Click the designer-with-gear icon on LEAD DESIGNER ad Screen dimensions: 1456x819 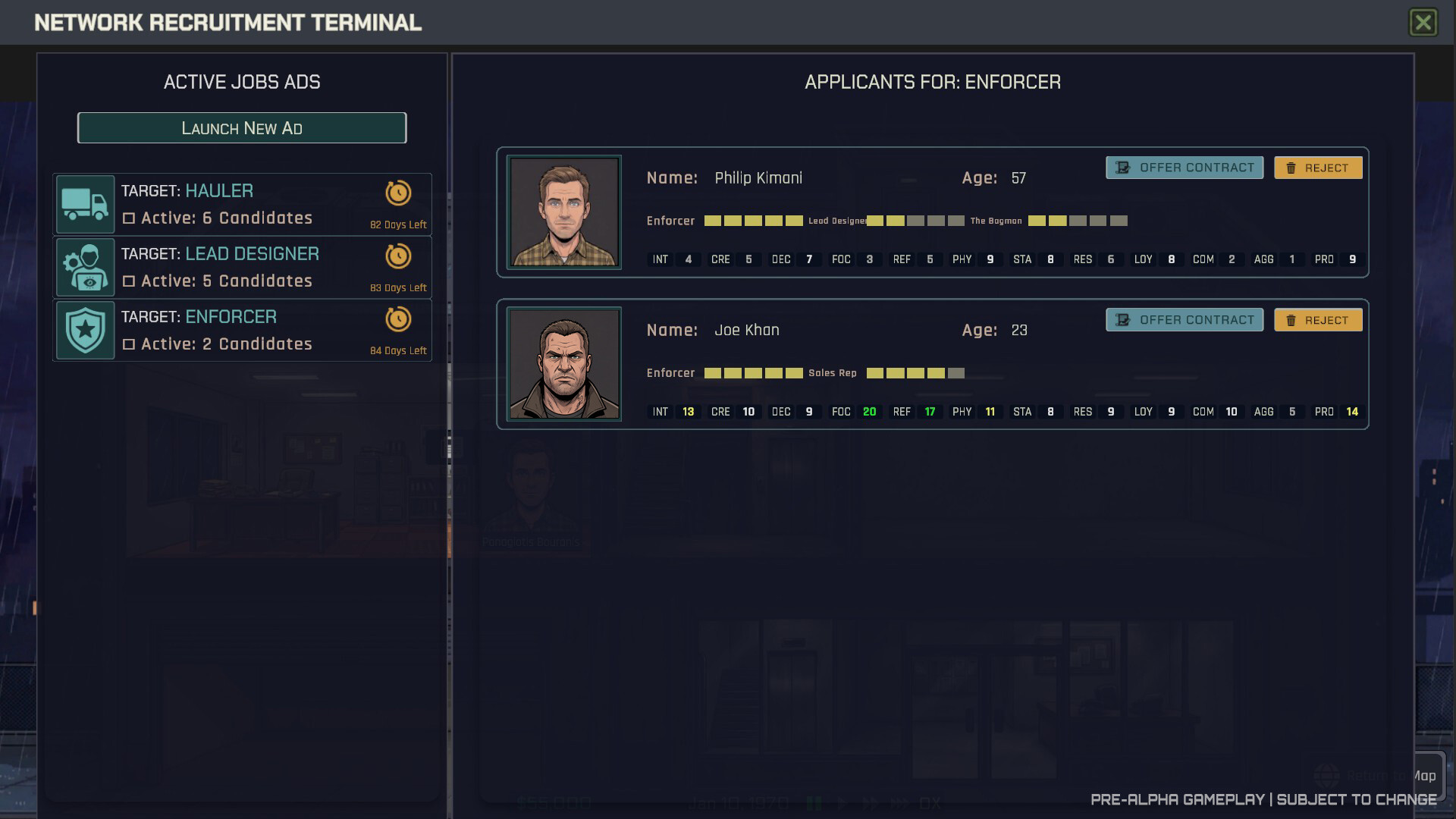(x=85, y=267)
